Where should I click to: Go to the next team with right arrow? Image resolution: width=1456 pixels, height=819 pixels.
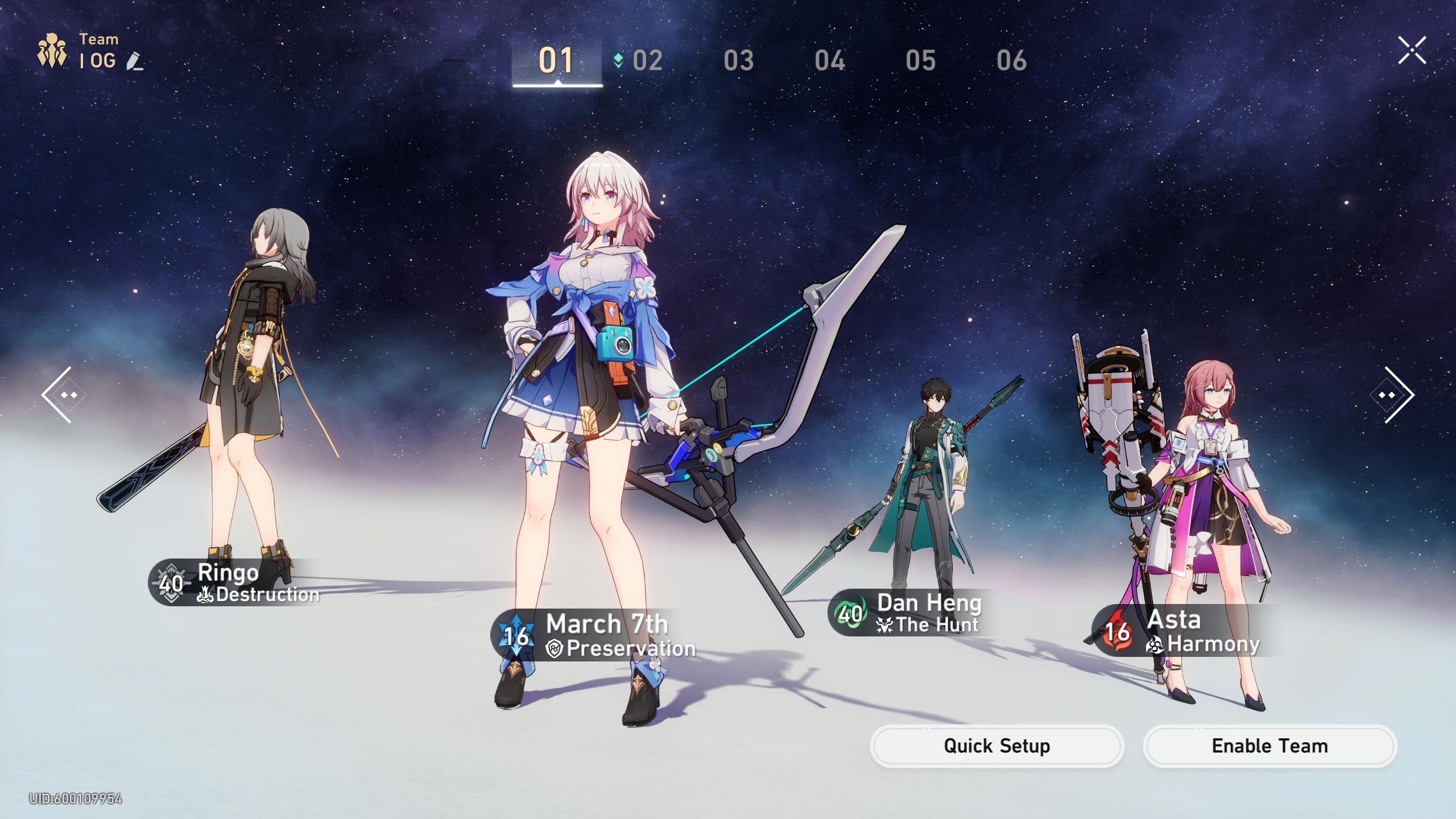[x=1393, y=395]
